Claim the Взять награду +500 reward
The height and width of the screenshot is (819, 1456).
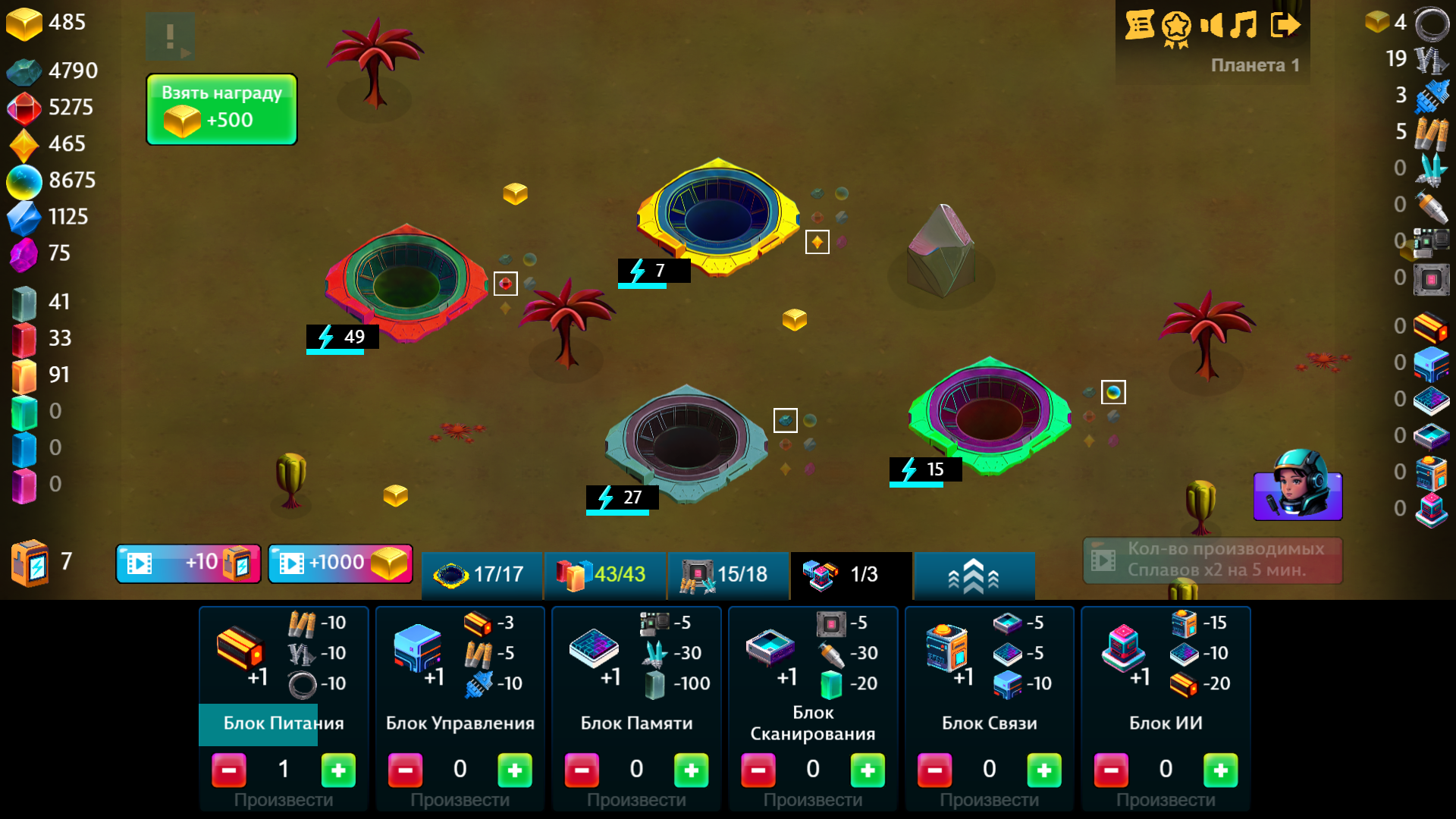pos(221,108)
